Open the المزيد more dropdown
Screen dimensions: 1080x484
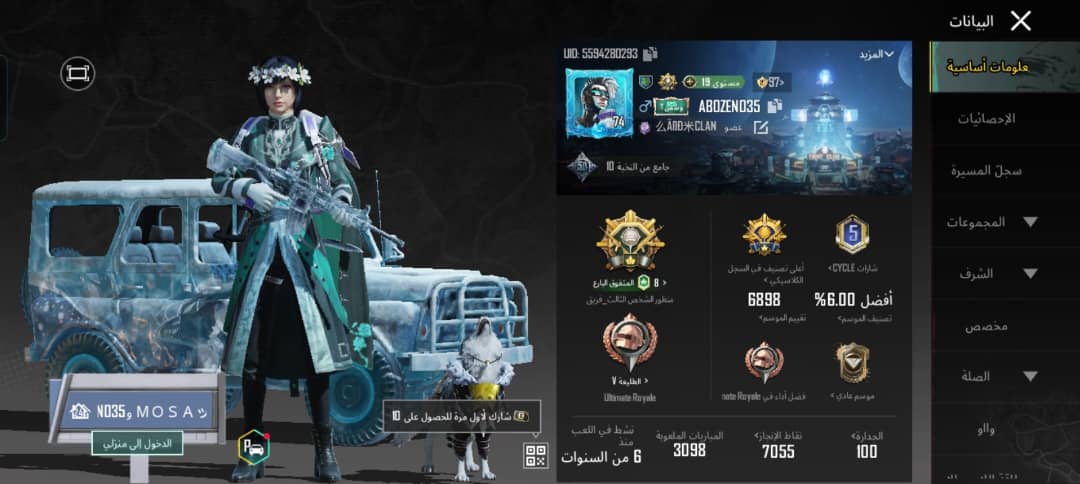875,54
